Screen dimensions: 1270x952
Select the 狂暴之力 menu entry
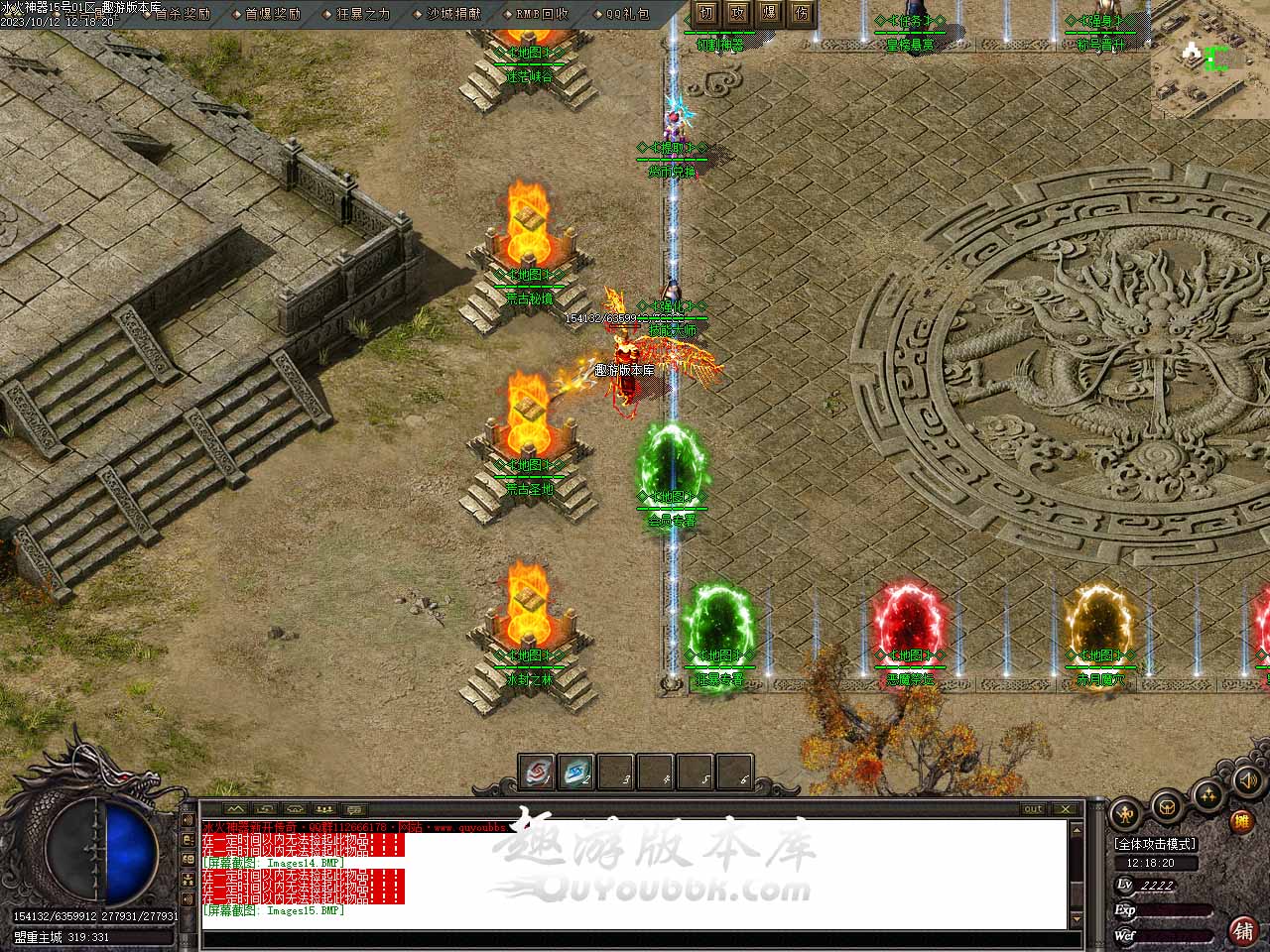(363, 14)
